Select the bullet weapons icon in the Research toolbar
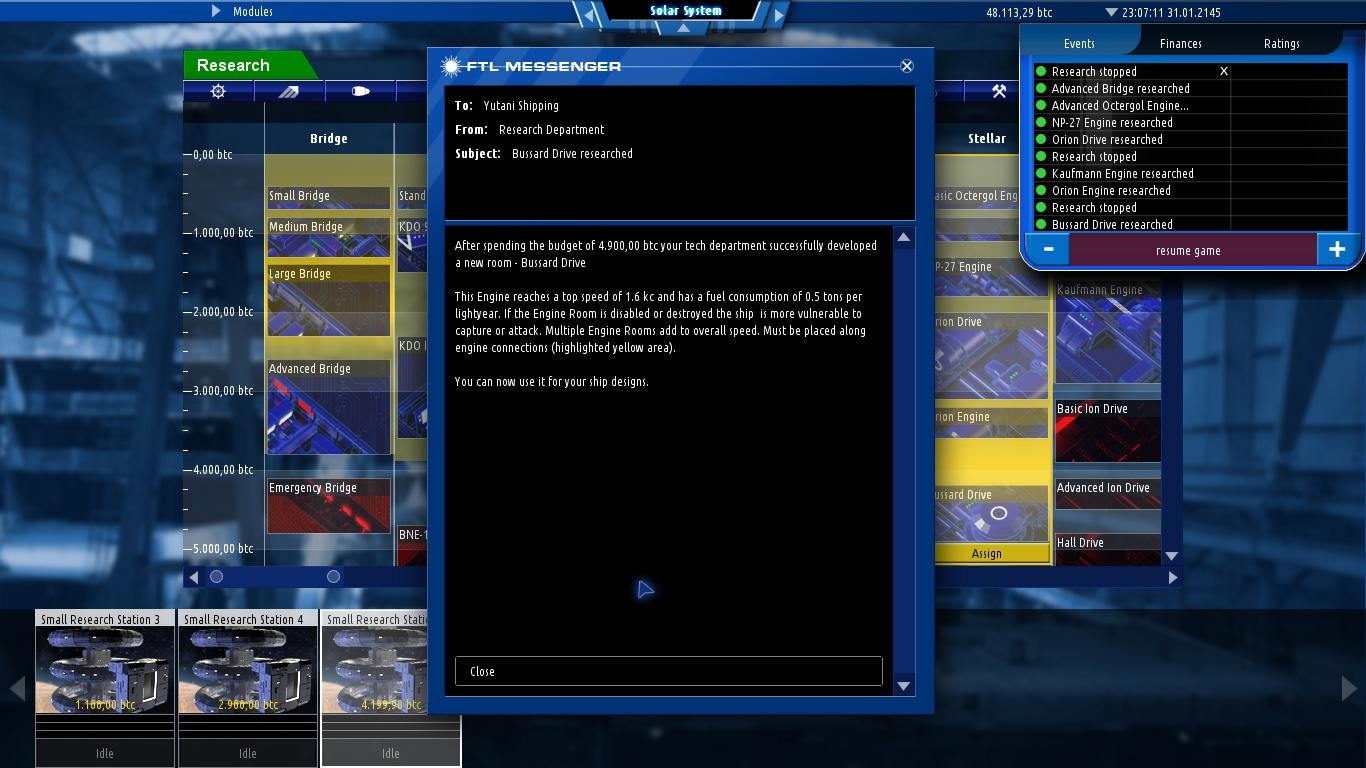The width and height of the screenshot is (1366, 768). click(x=358, y=90)
